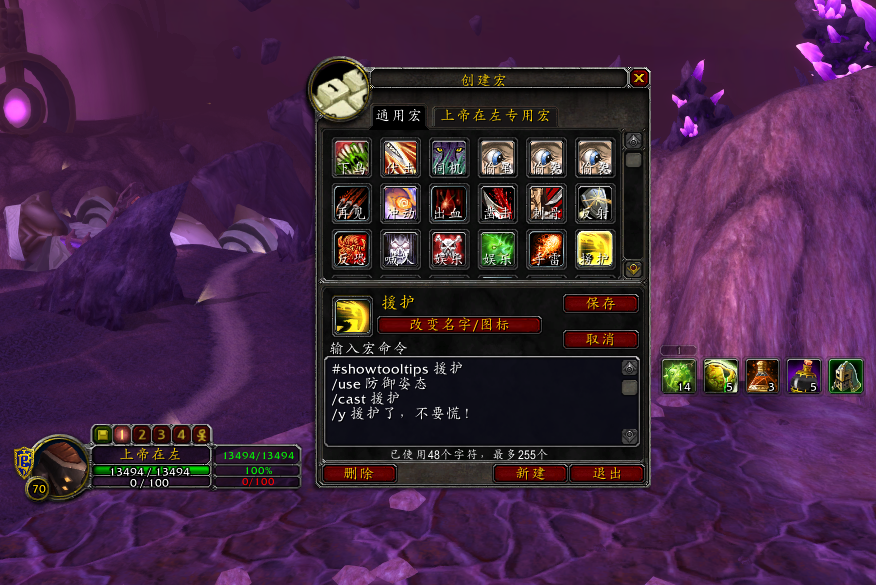Select the 通用宏 tab
The height and width of the screenshot is (585, 876).
tap(398, 116)
